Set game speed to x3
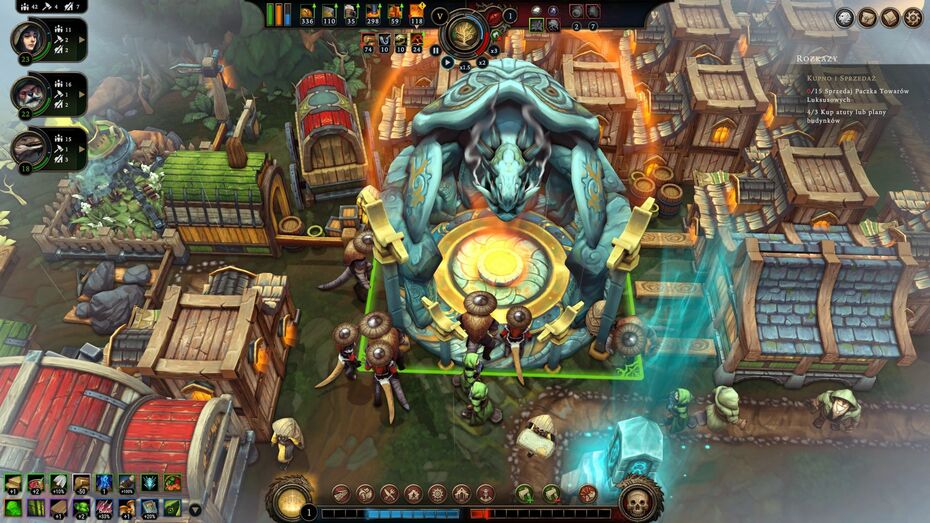Viewport: 930px width, 523px height. pos(493,49)
